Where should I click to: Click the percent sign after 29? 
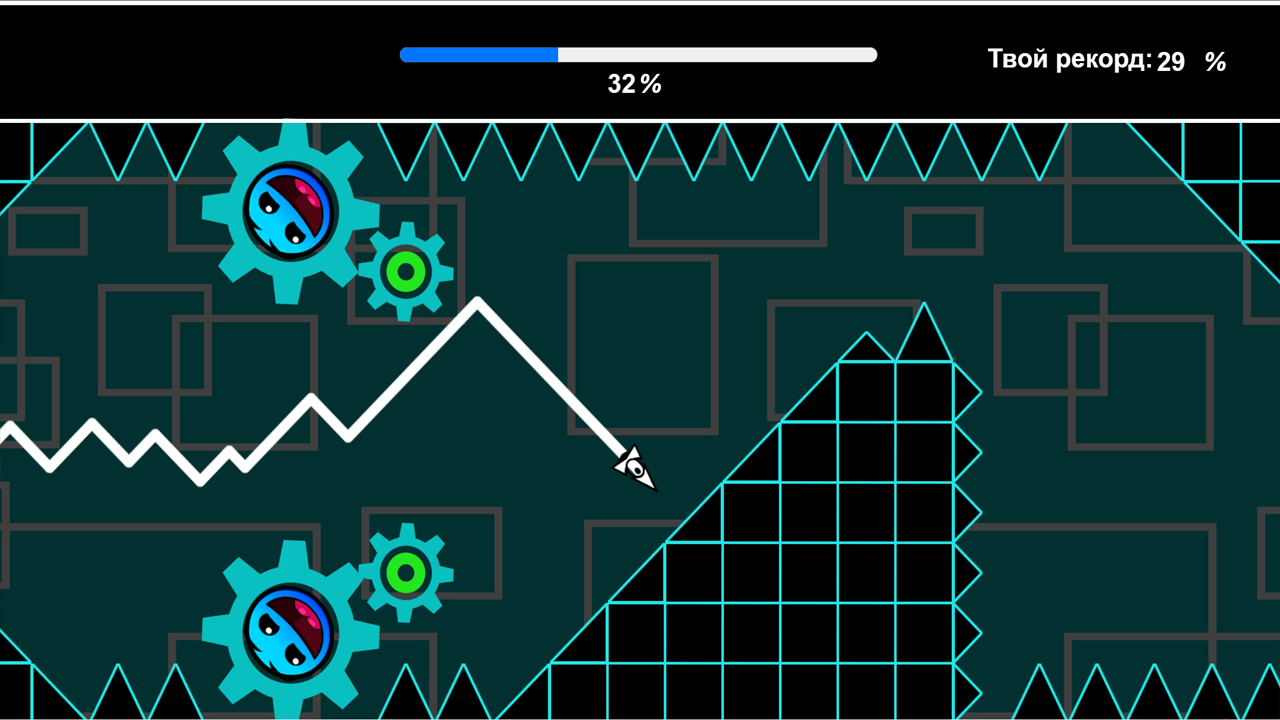pos(1216,63)
